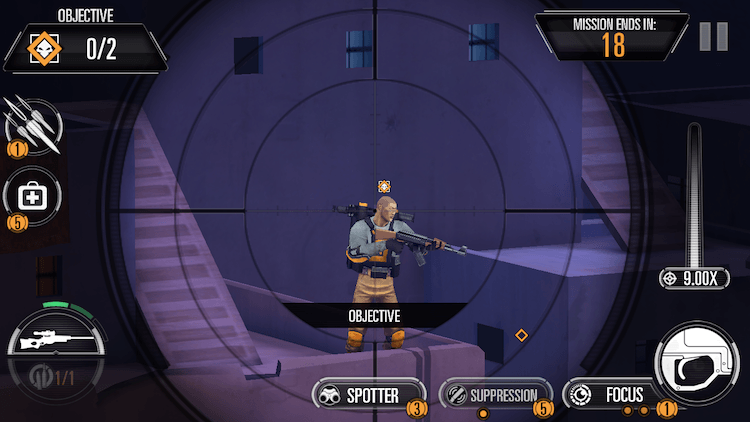Adjust the scope zoom slider

(694, 200)
